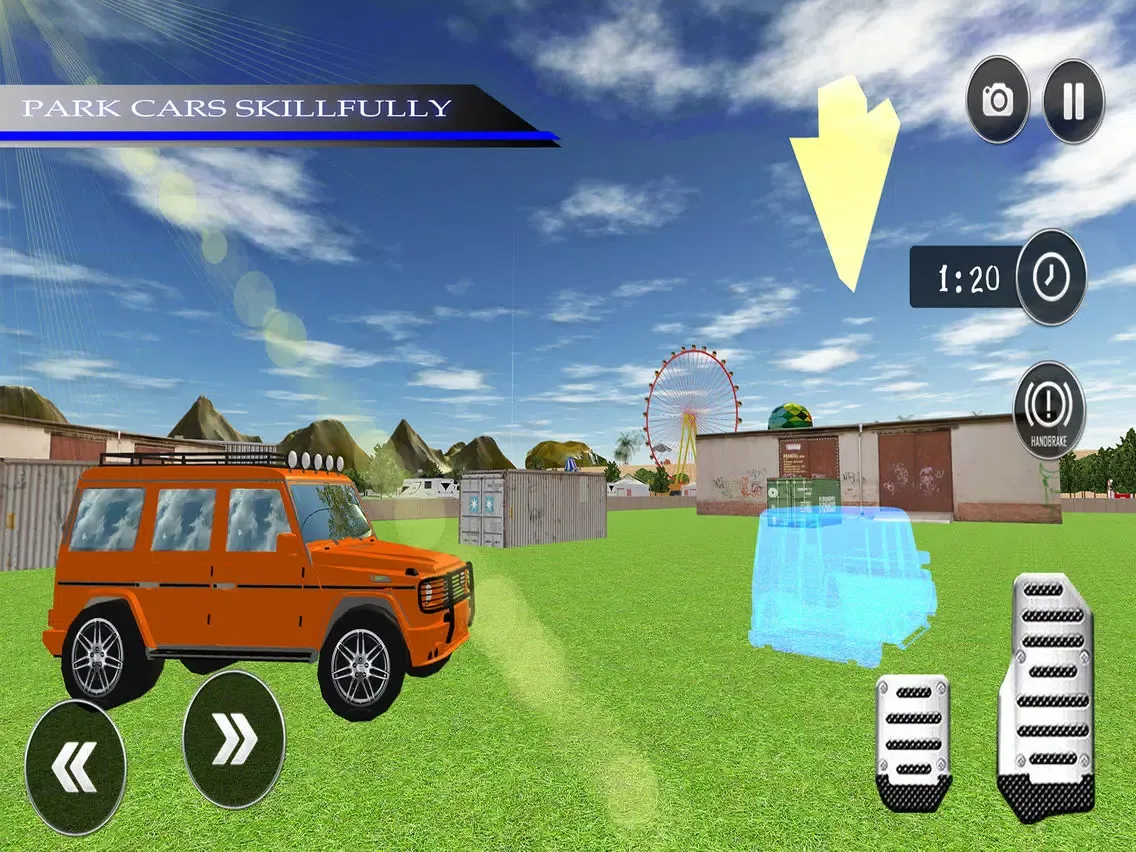Engage the handbrake button
Screen dimensions: 1136x852
tap(1049, 411)
